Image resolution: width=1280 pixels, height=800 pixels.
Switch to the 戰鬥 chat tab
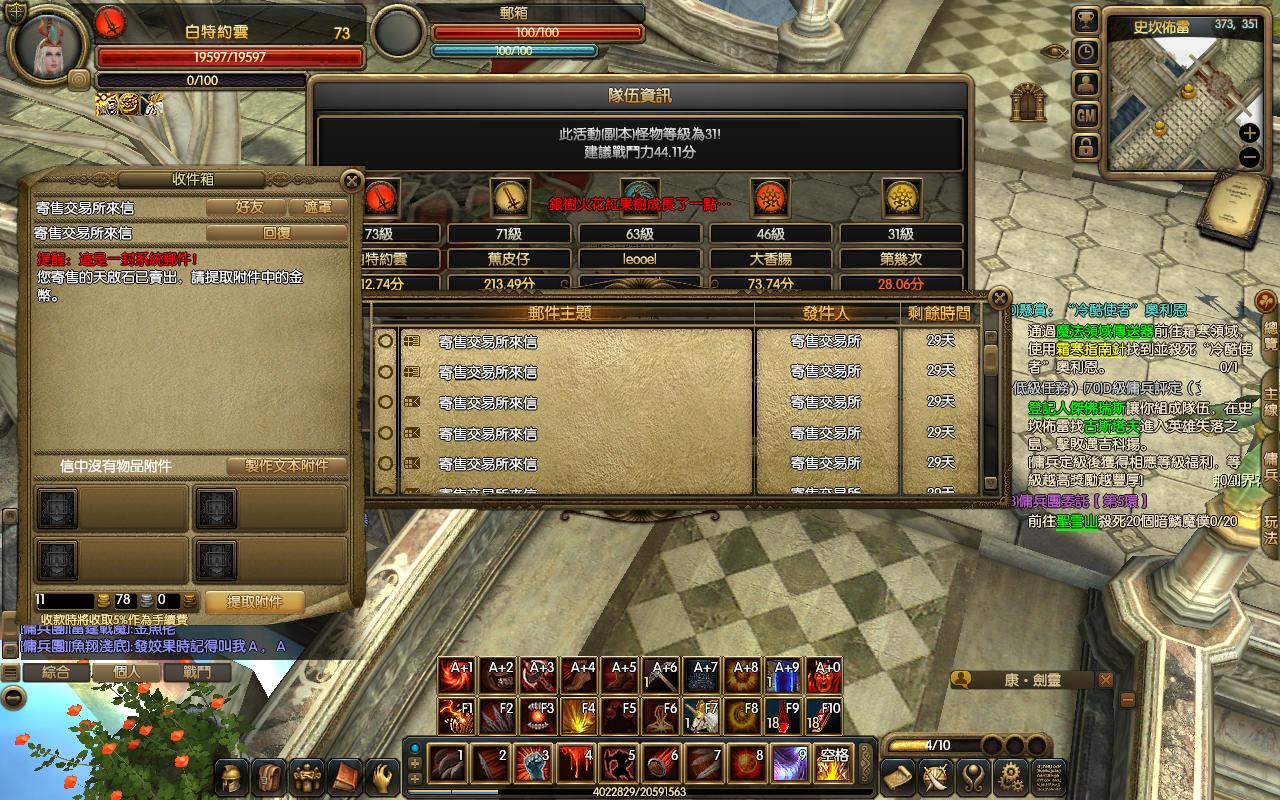[197, 672]
